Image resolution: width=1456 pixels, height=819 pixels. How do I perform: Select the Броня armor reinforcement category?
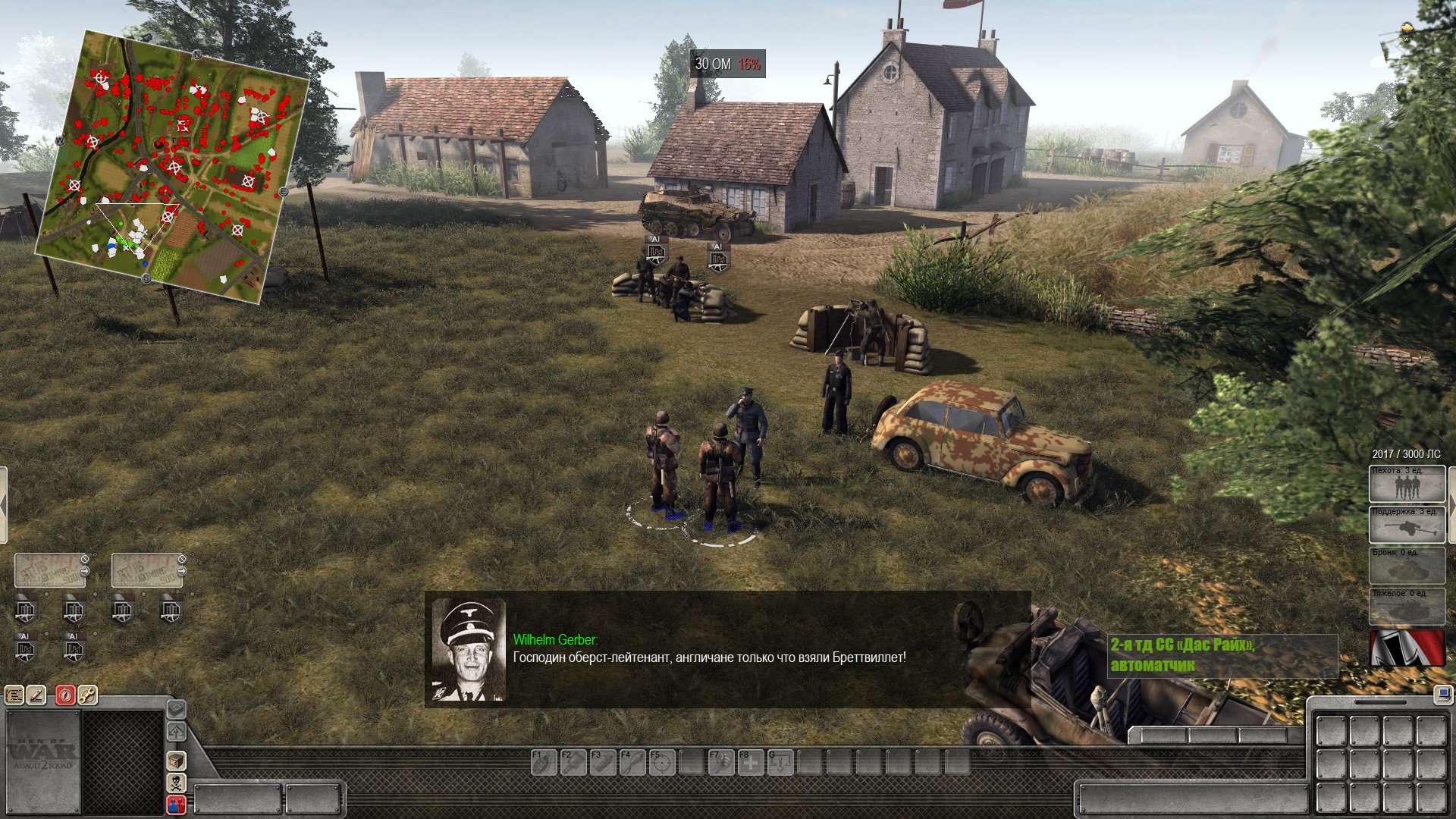(x=1407, y=566)
